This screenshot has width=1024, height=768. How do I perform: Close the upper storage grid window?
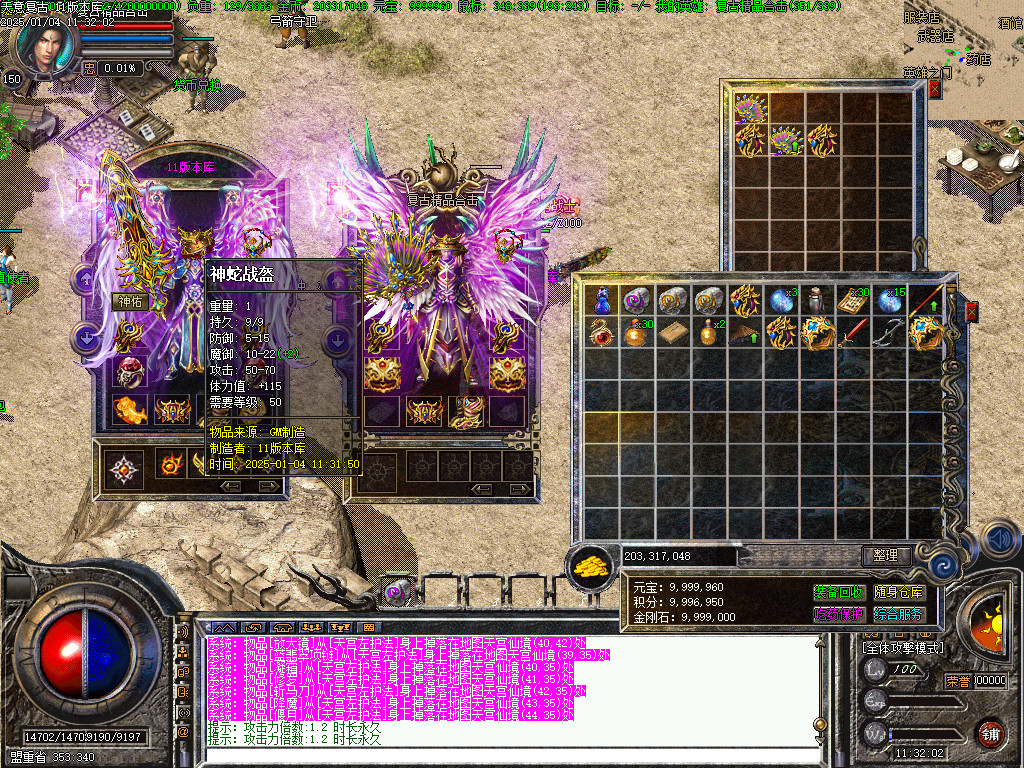click(935, 89)
